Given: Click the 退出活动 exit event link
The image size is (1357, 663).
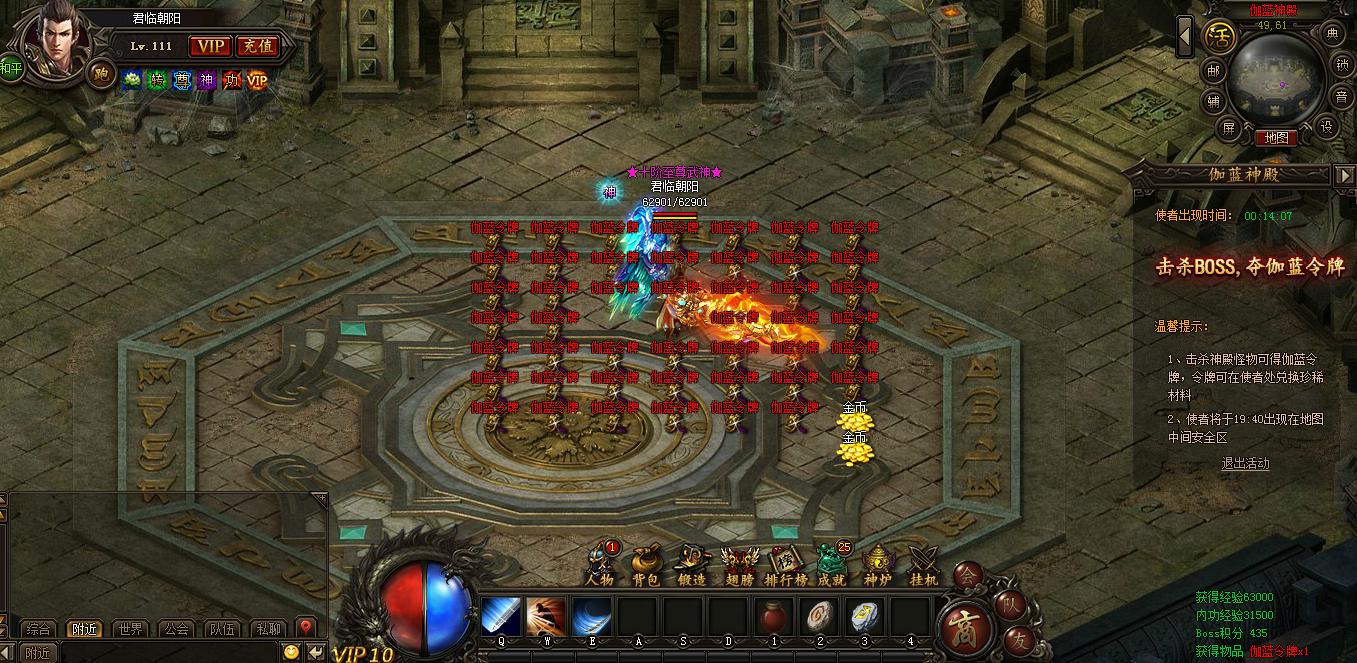Looking at the screenshot, I should [x=1245, y=463].
